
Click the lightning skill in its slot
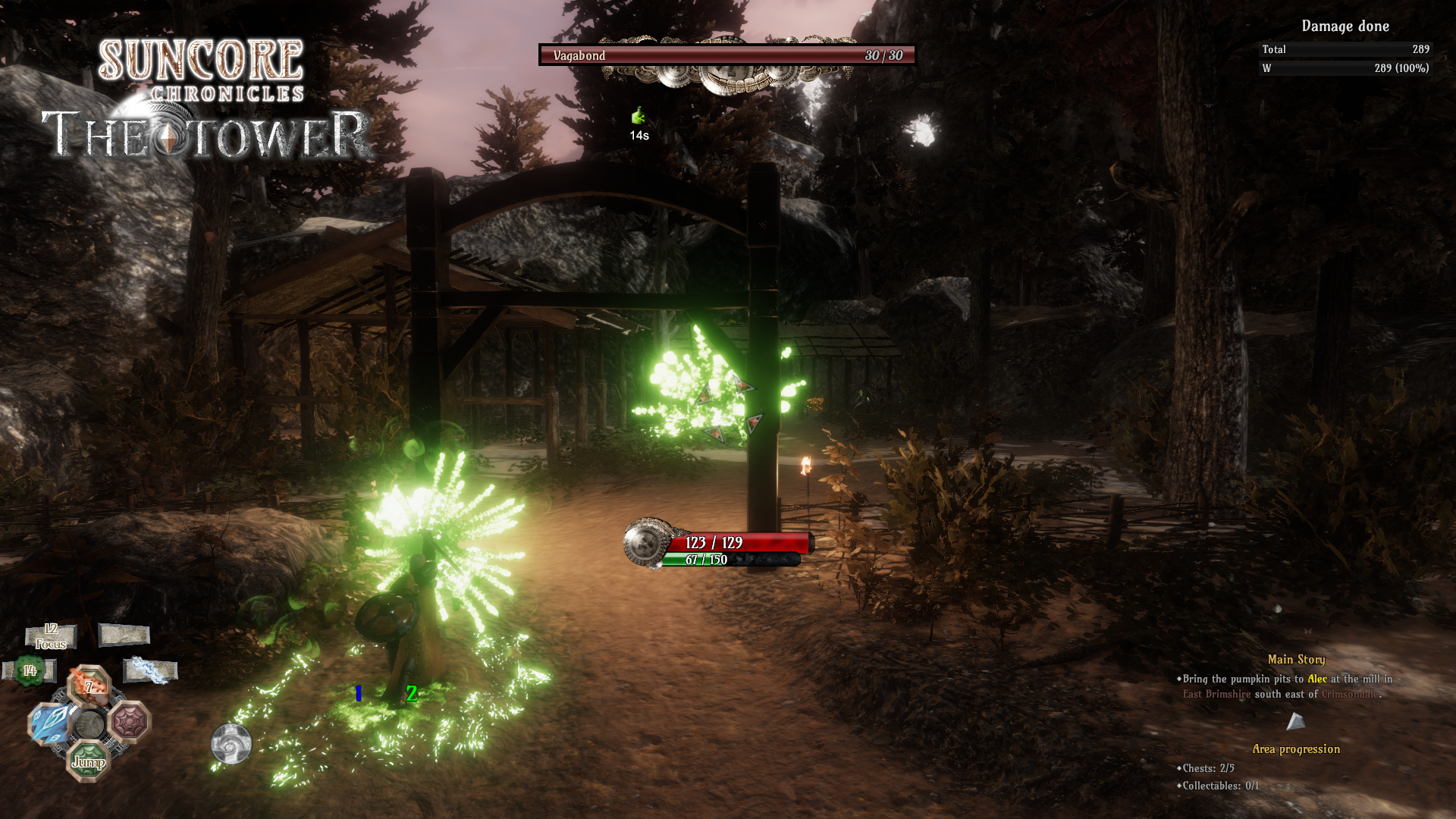tap(149, 670)
